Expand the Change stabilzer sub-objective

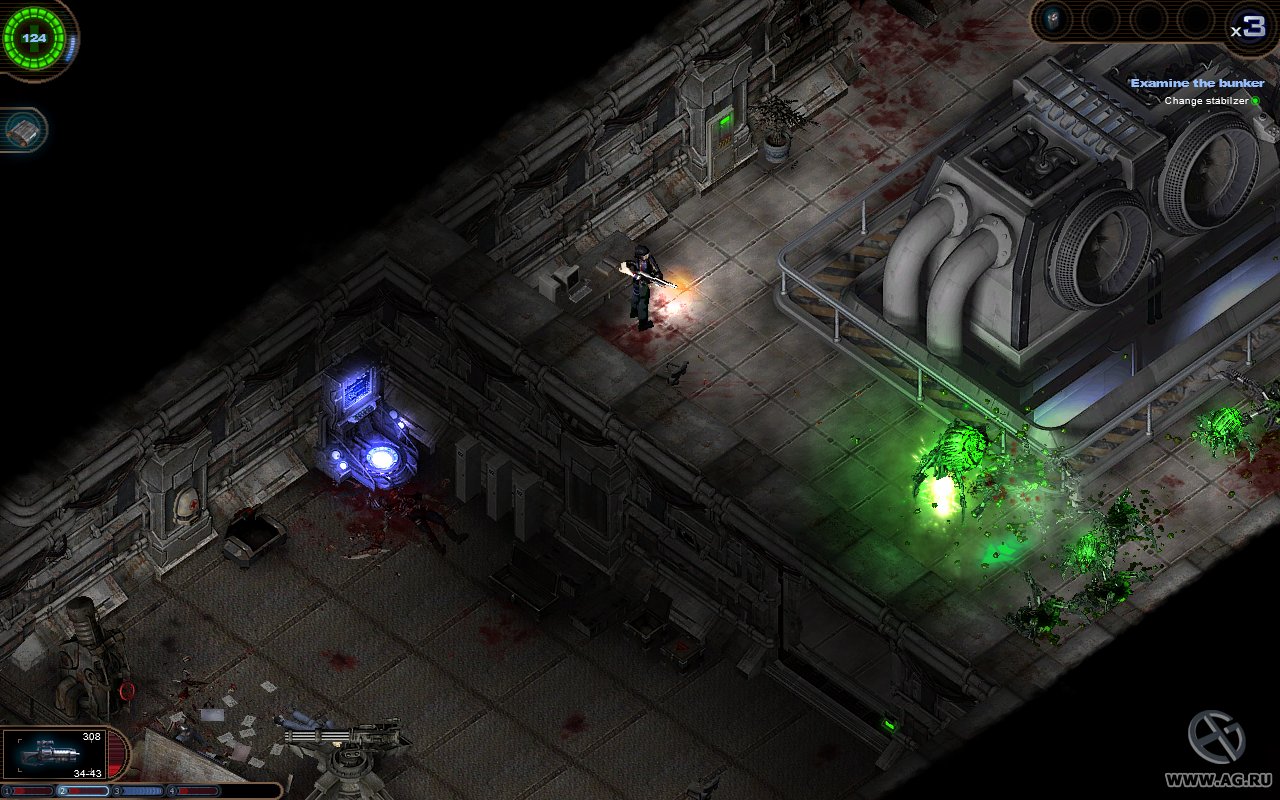(x=1207, y=100)
